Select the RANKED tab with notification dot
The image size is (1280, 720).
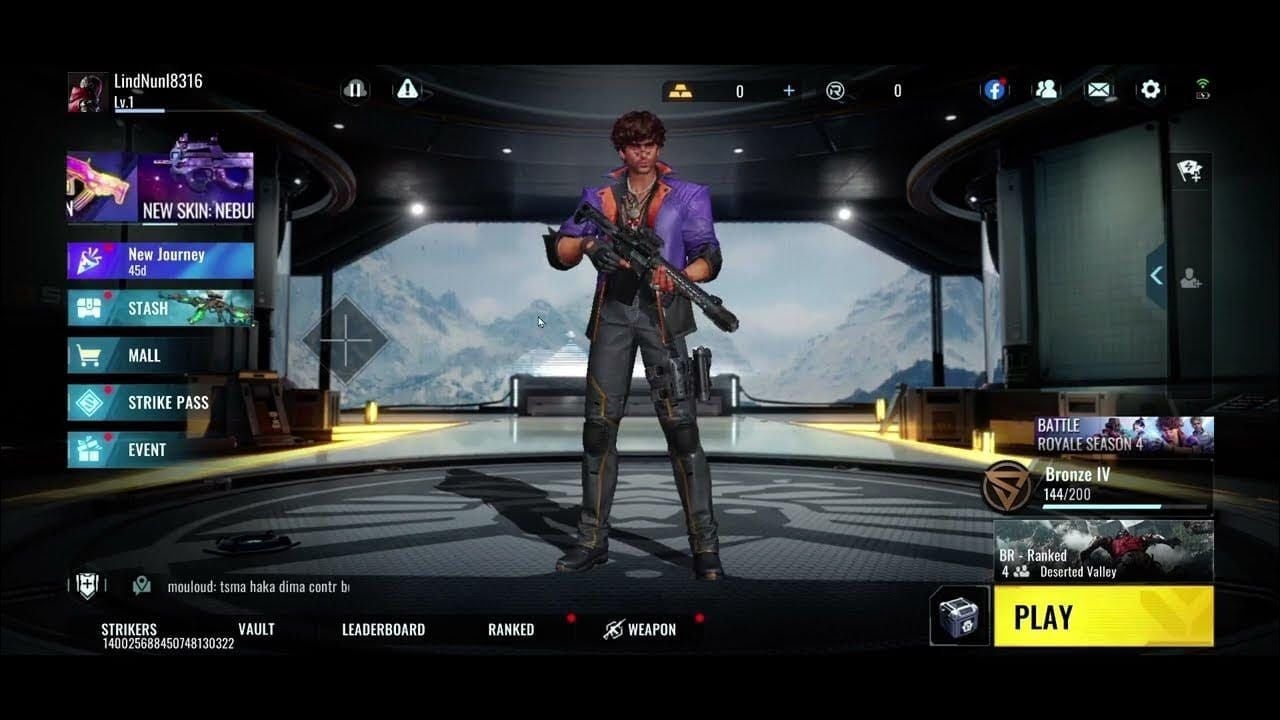pyautogui.click(x=510, y=629)
